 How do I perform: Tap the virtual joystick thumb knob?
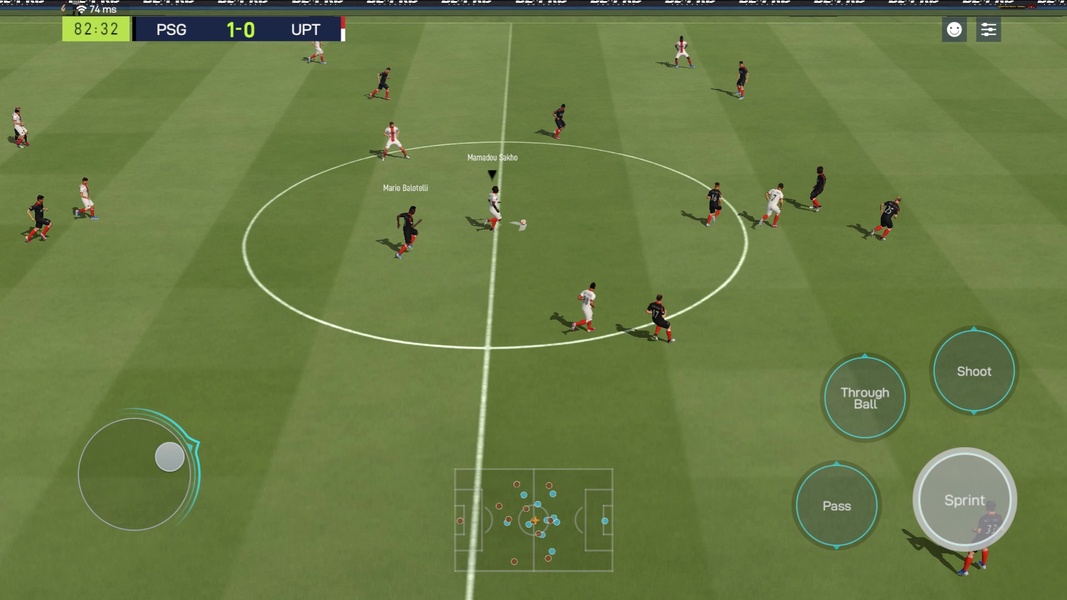coord(170,457)
